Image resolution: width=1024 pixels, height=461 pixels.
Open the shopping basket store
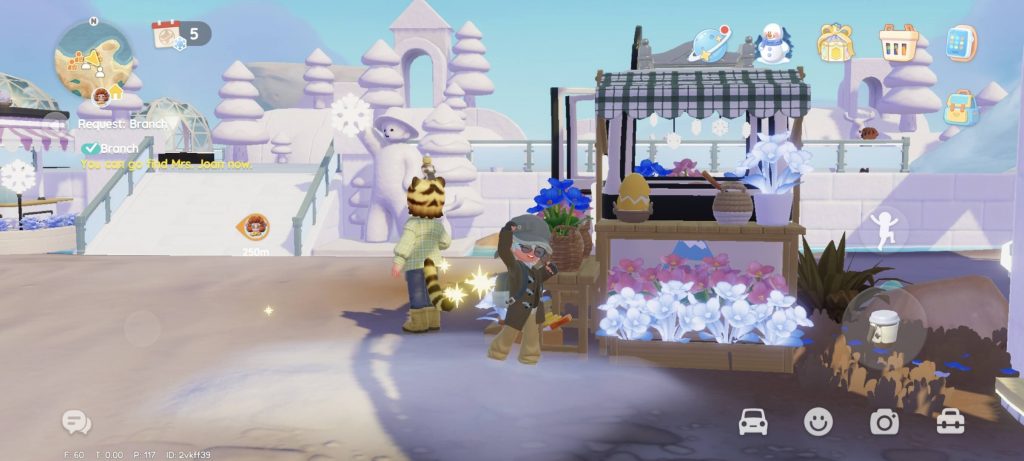point(898,43)
